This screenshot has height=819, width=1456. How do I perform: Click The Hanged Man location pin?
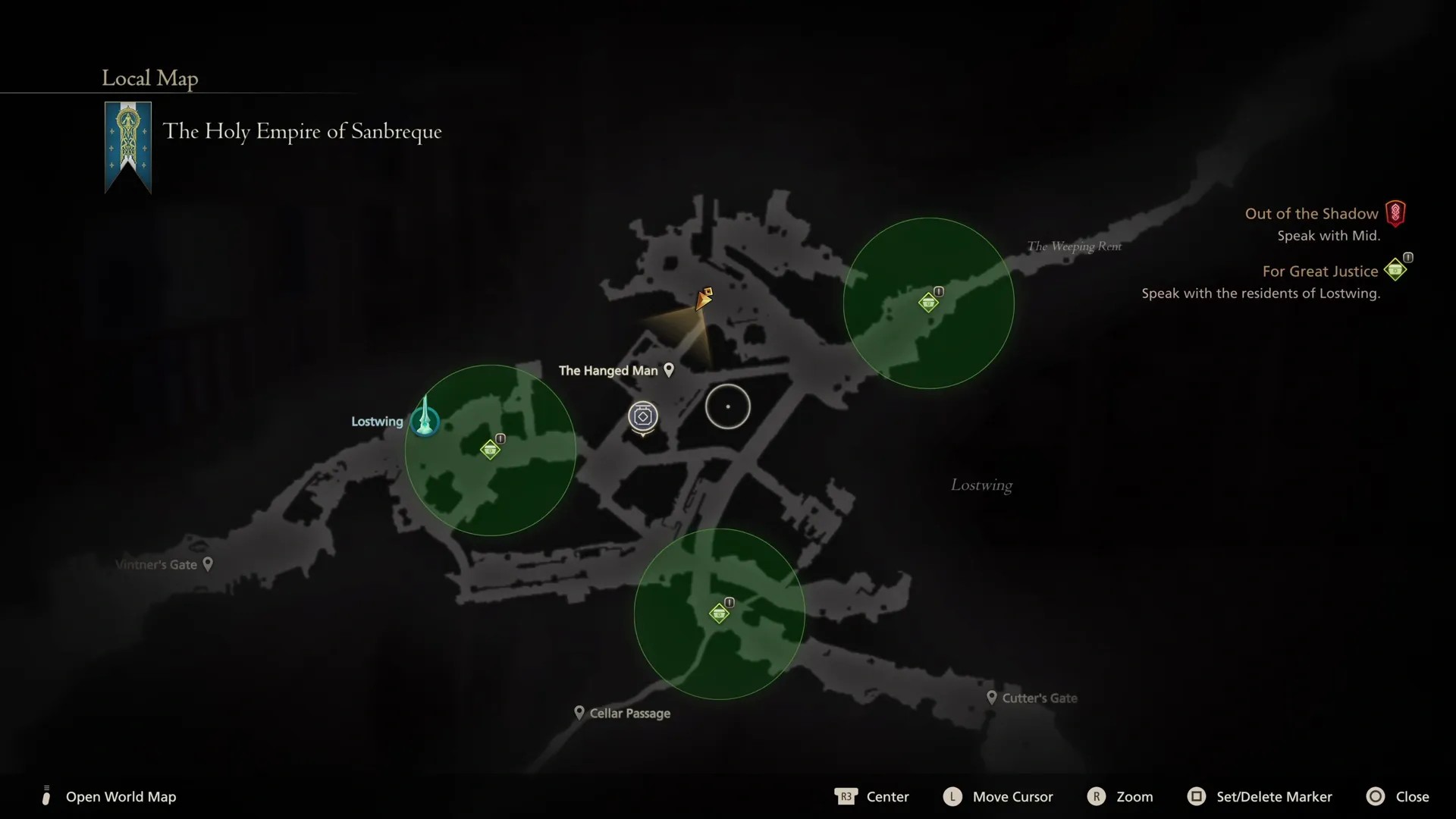(669, 370)
